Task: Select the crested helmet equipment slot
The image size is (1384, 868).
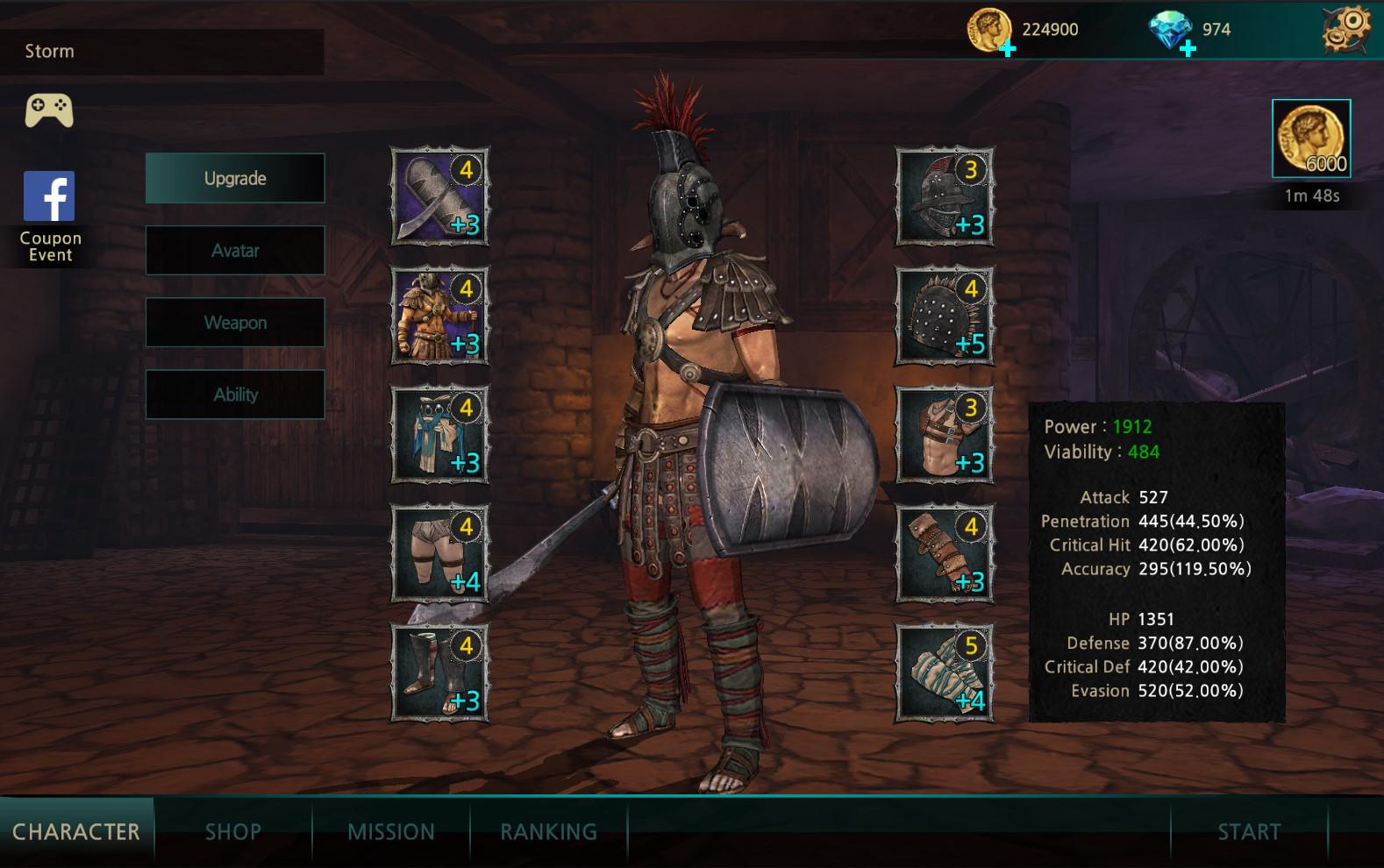Action: [945, 196]
